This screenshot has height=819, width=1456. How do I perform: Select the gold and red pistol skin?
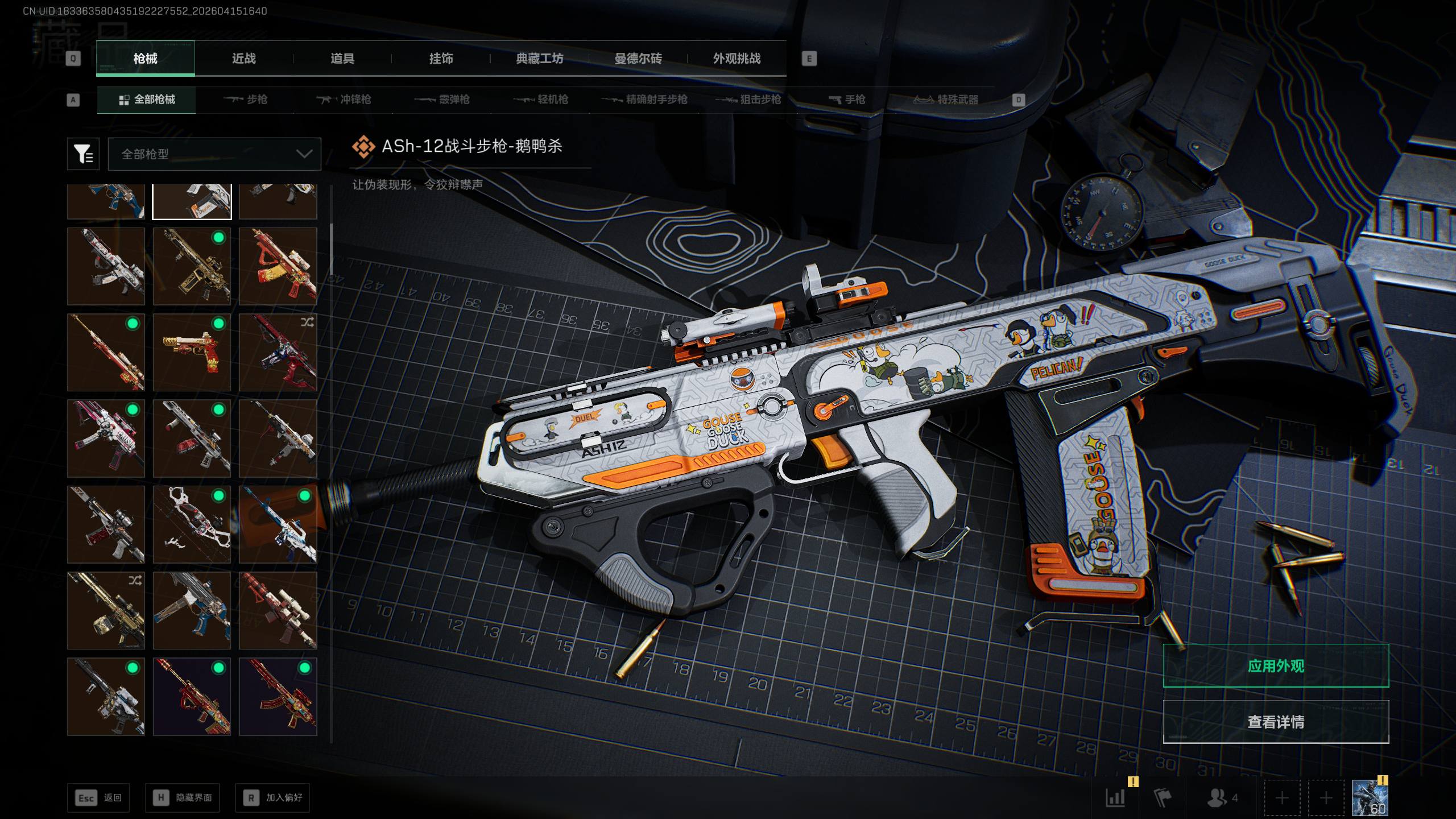tap(192, 353)
